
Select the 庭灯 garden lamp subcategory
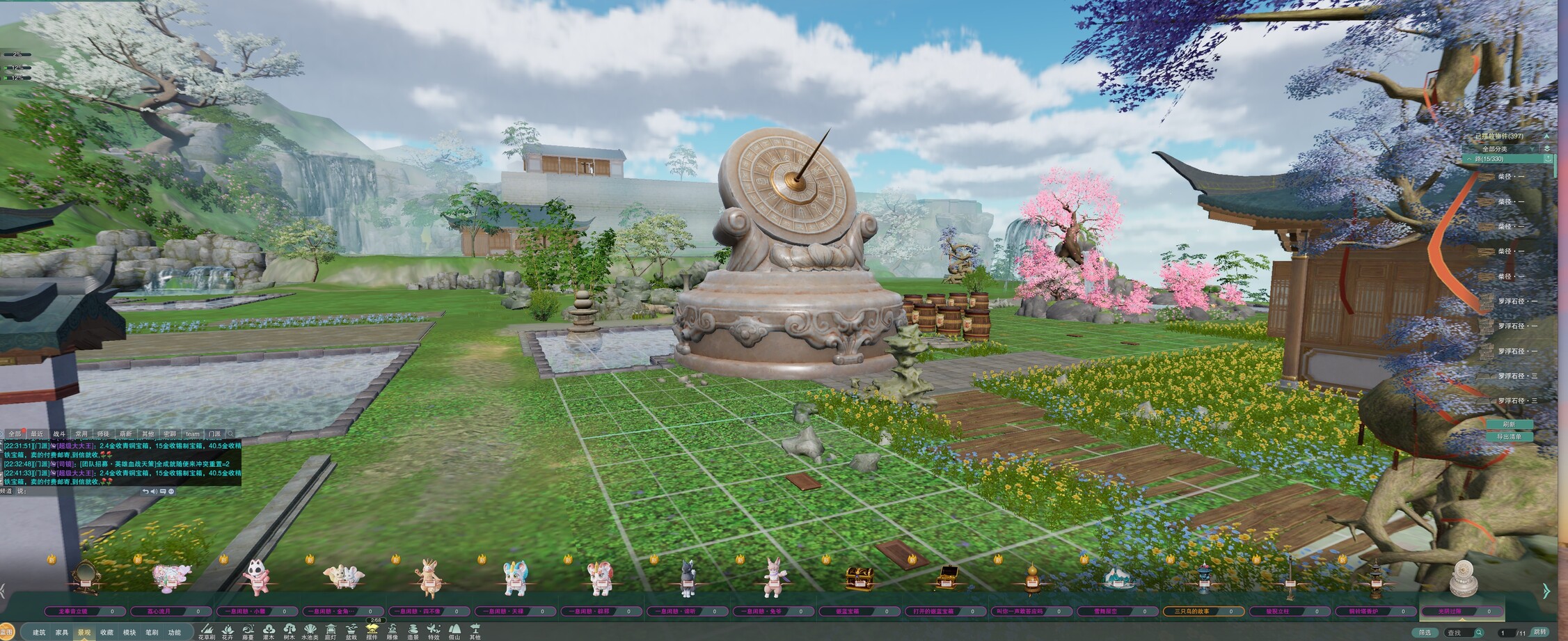click(x=331, y=632)
